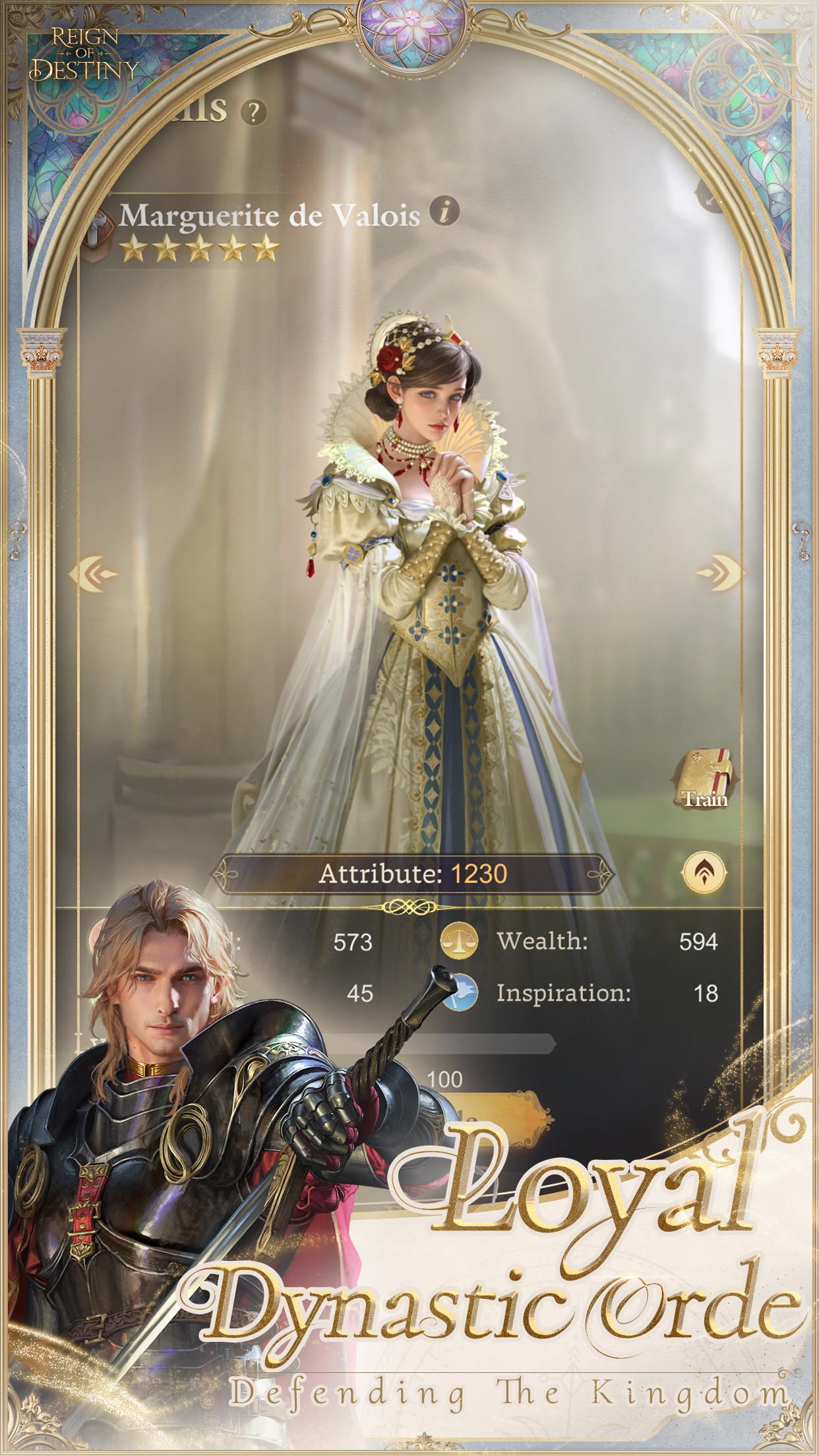Open the question mark help icon
This screenshot has width=819, height=1456.
pyautogui.click(x=253, y=113)
